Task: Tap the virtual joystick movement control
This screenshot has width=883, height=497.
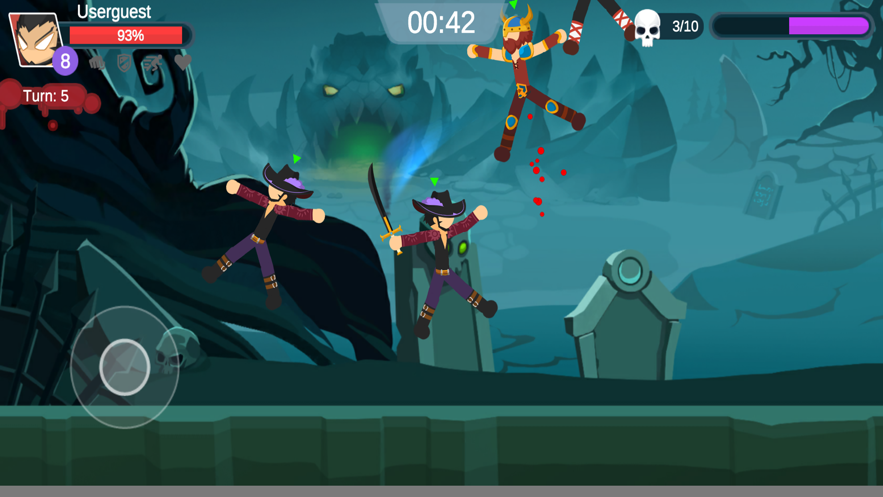Action: click(124, 367)
